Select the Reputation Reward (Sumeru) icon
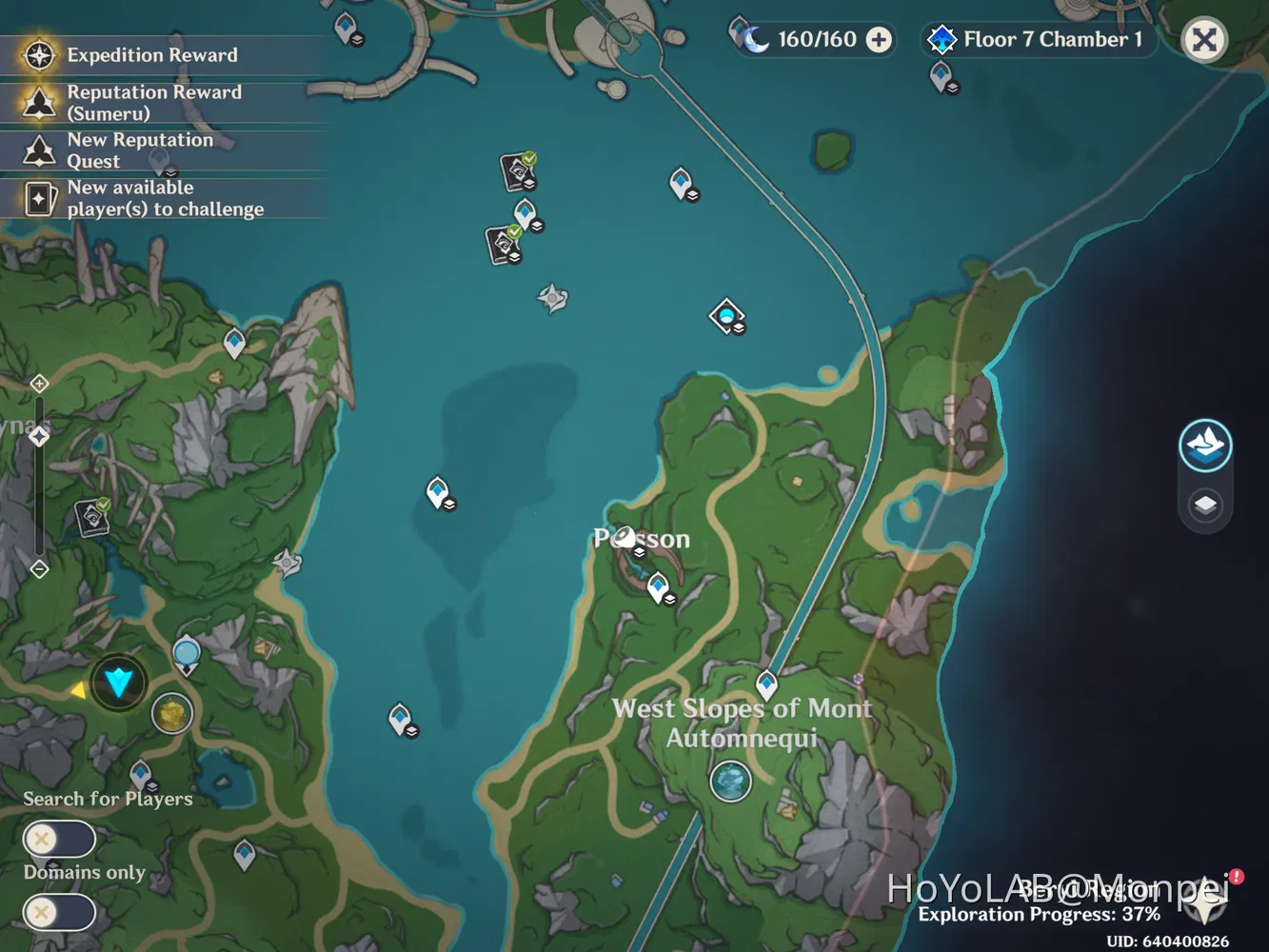This screenshot has height=952, width=1269. click(38, 102)
